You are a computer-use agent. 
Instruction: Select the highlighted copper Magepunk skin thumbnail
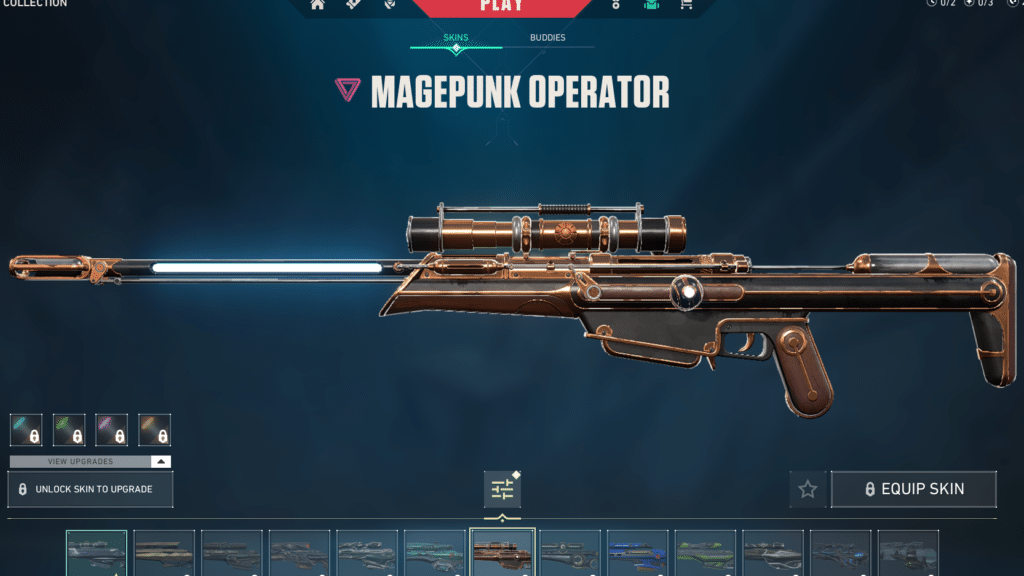502,553
